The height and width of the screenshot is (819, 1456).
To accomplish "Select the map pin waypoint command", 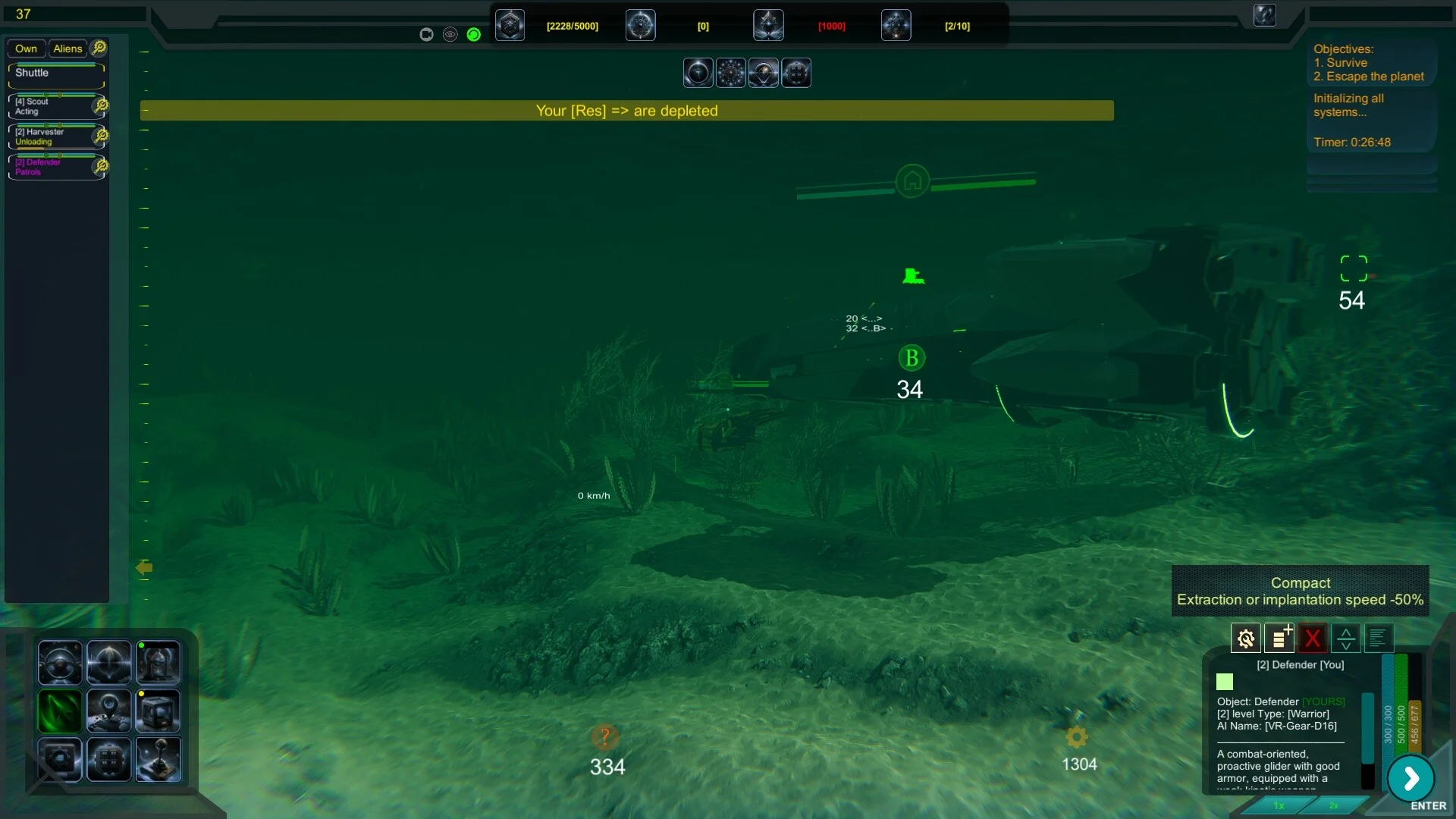I will [x=109, y=711].
